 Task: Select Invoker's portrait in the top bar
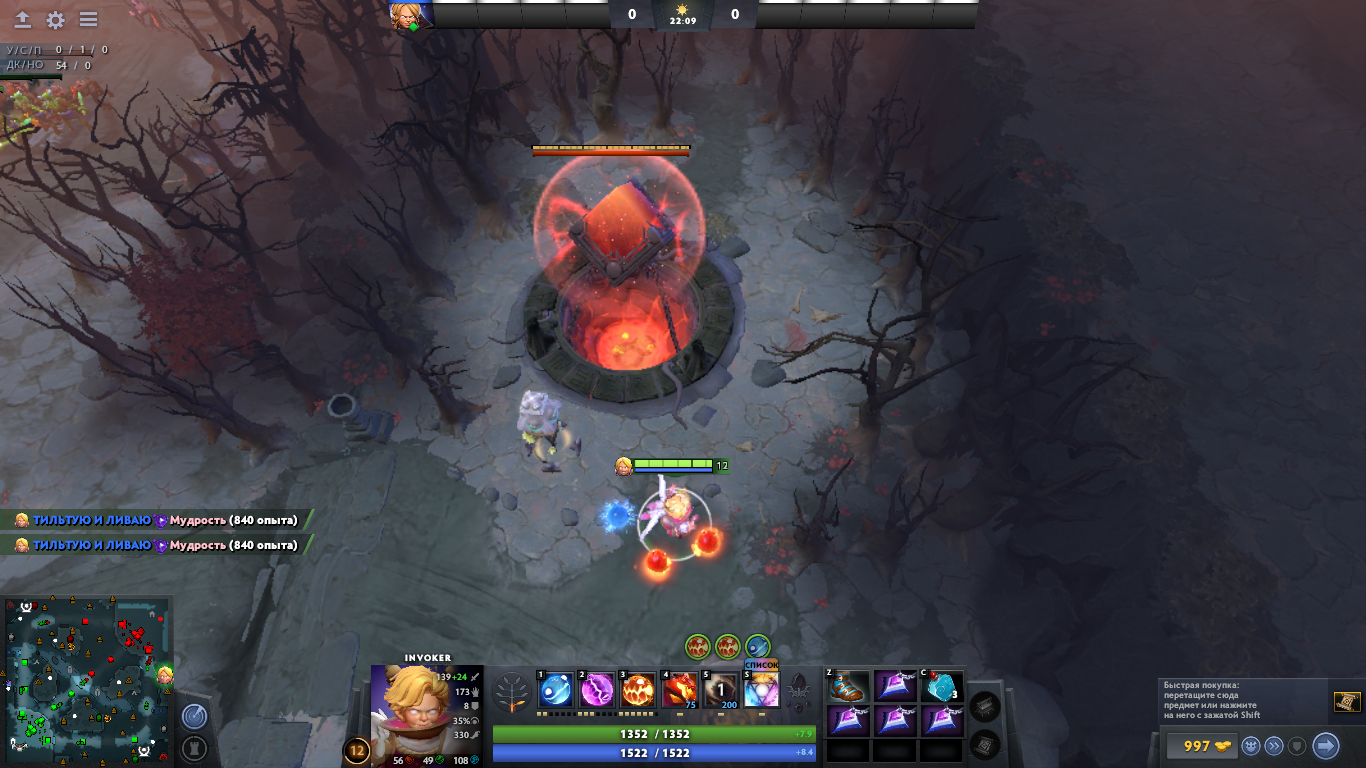click(x=411, y=15)
